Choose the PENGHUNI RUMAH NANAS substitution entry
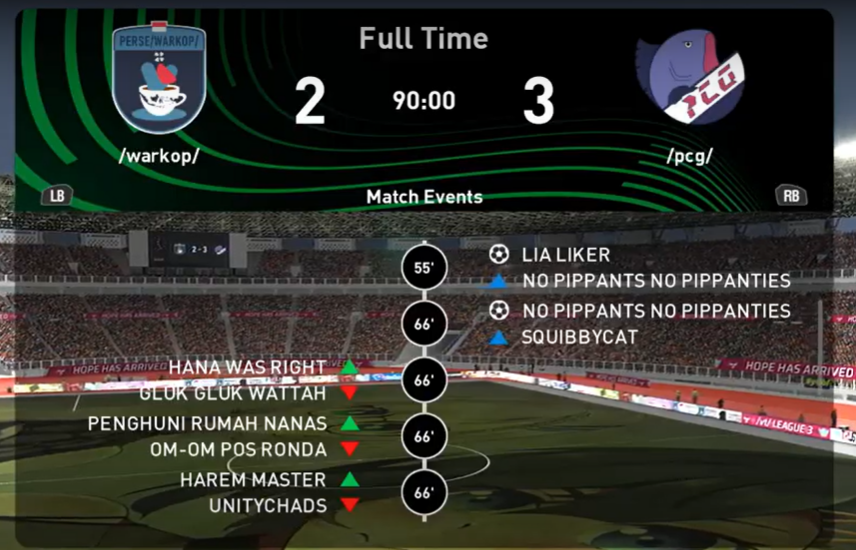 (x=207, y=424)
